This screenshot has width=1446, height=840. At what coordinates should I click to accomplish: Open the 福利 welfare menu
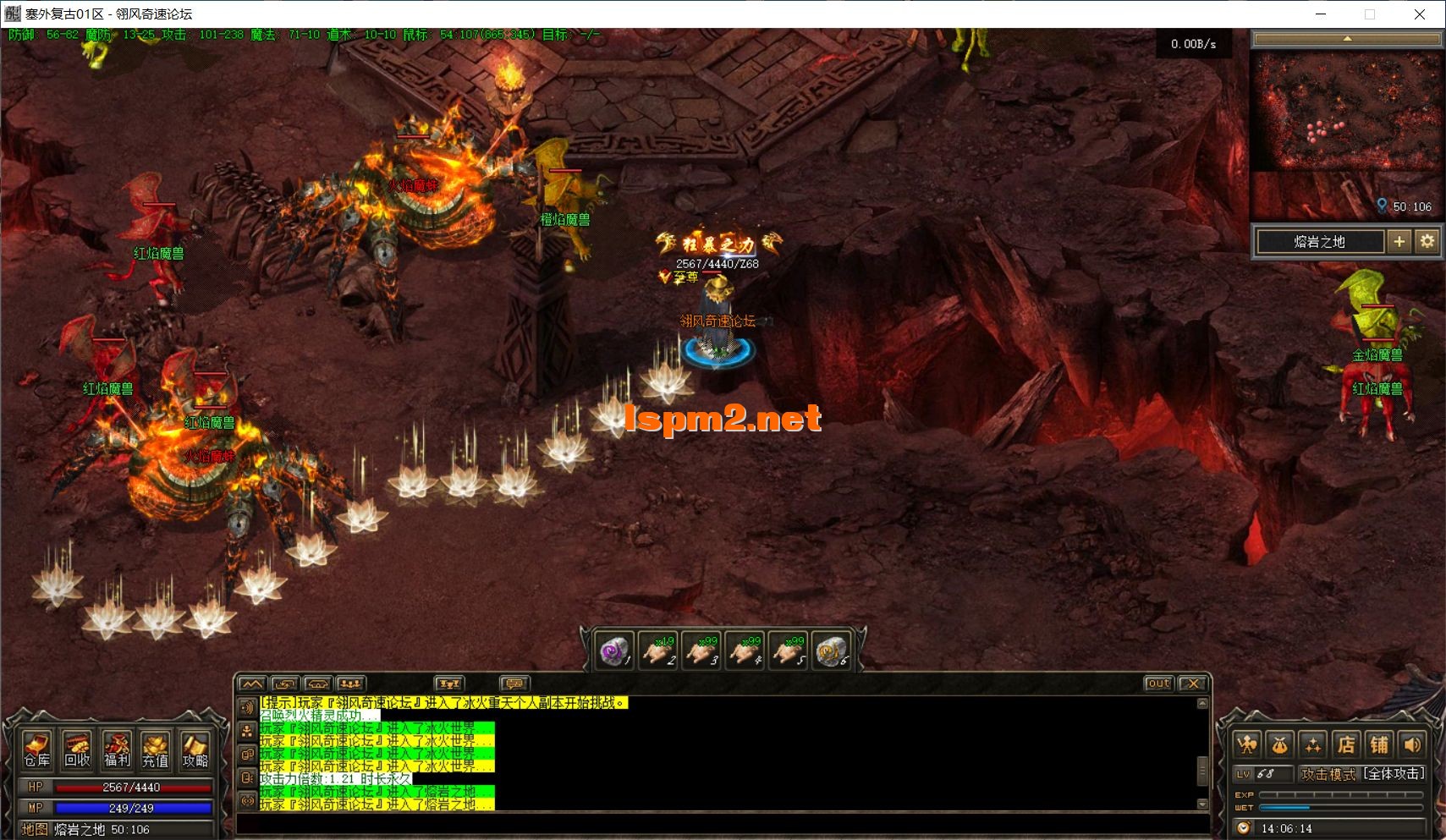tap(117, 749)
